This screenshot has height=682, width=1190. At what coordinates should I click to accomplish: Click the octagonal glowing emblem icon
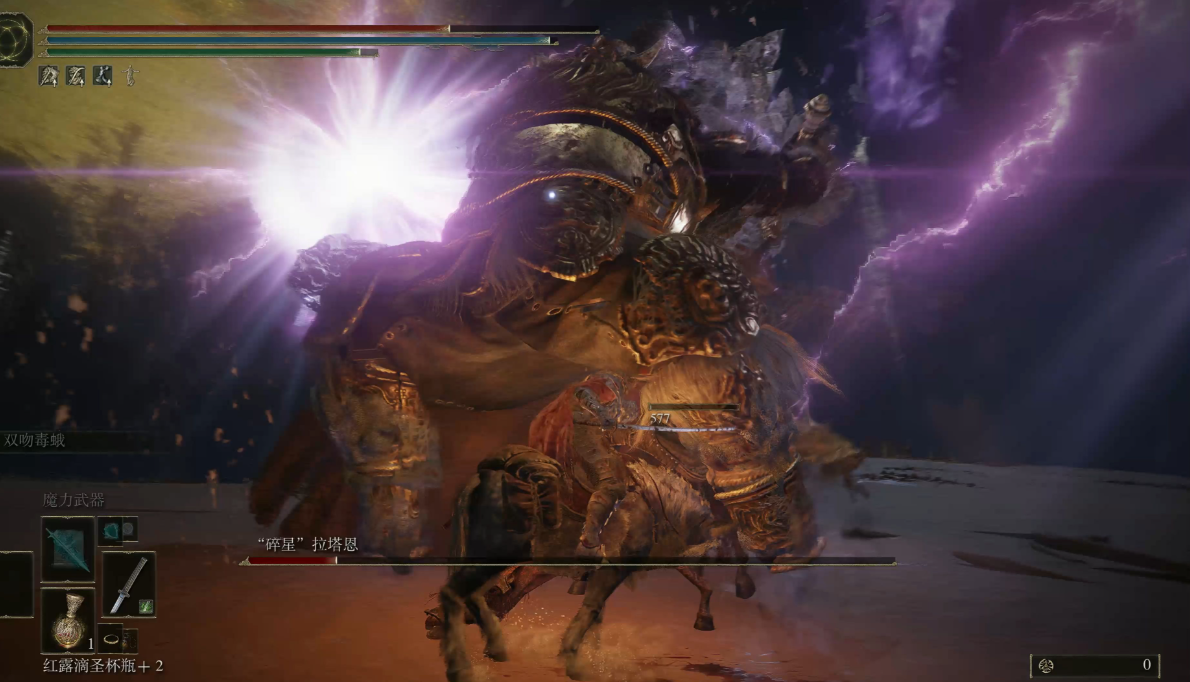[x=15, y=41]
